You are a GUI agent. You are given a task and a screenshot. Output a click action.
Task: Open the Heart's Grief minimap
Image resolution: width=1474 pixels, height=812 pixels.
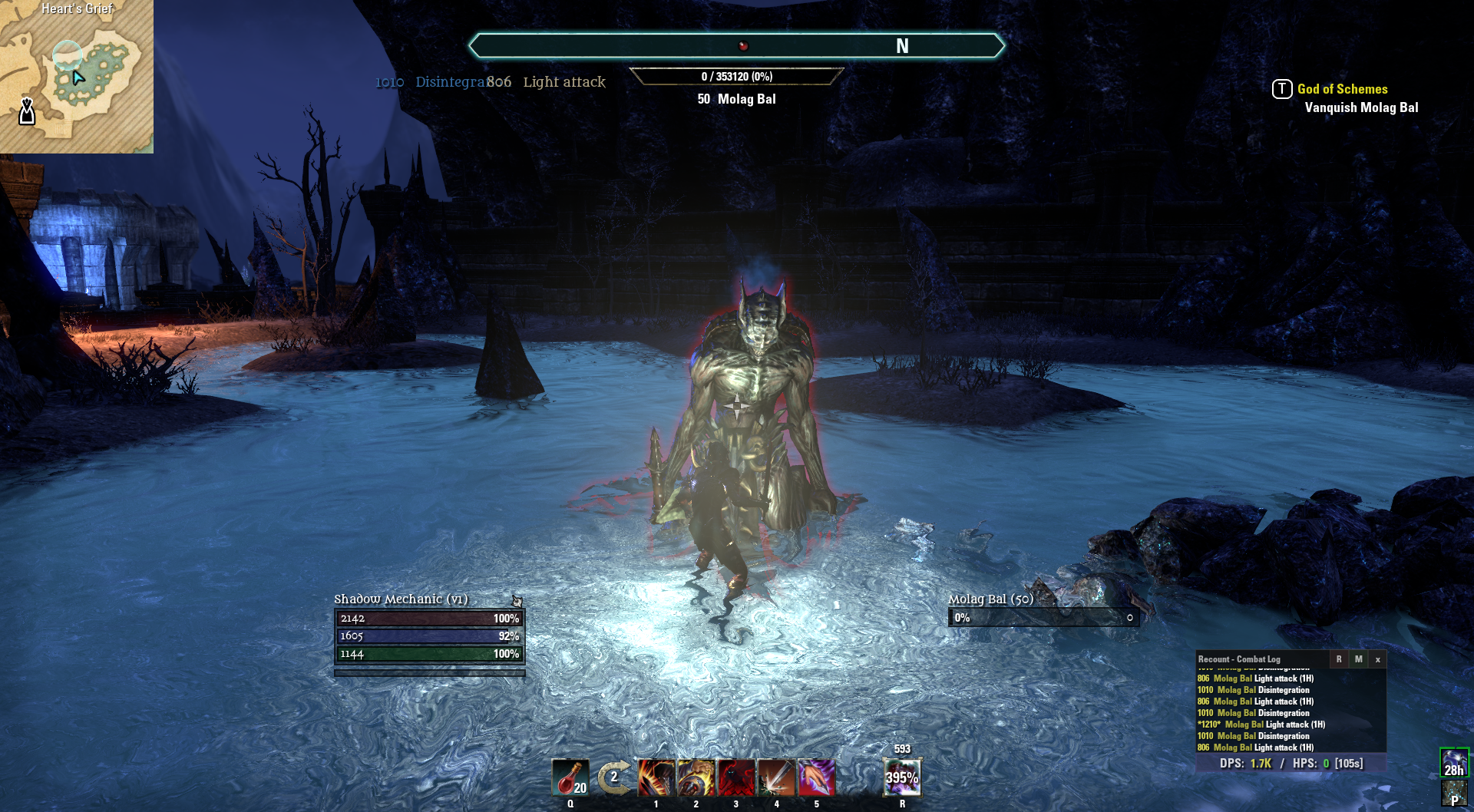click(77, 77)
